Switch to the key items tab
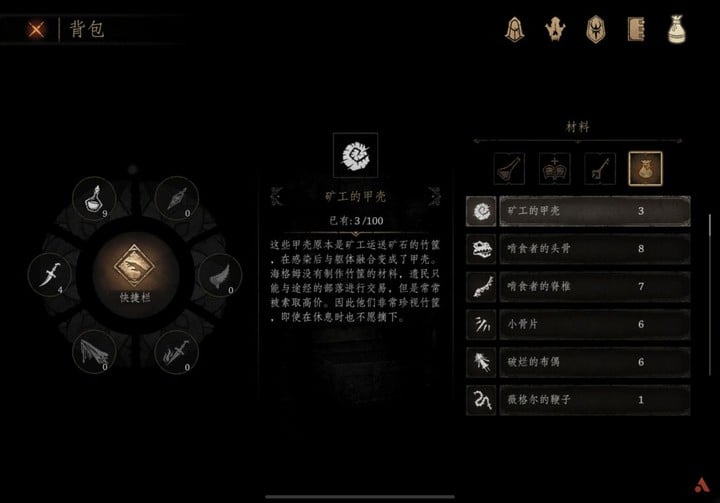 (x=599, y=168)
